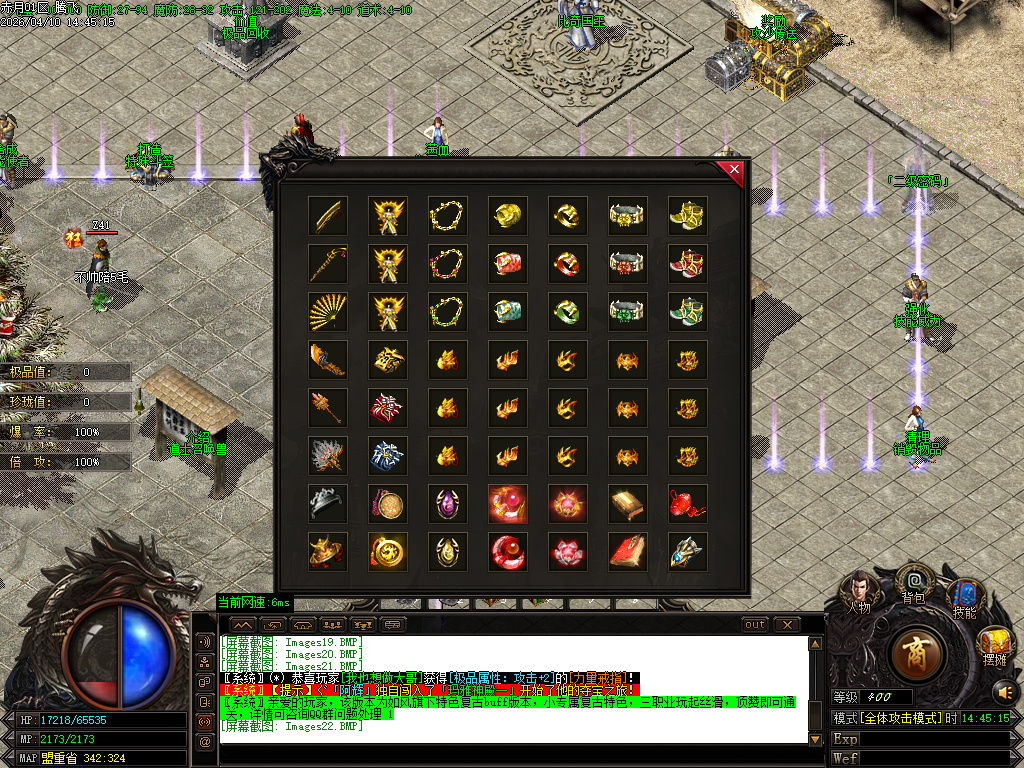
Task: Pick the red boots item
Action: pyautogui.click(x=687, y=263)
